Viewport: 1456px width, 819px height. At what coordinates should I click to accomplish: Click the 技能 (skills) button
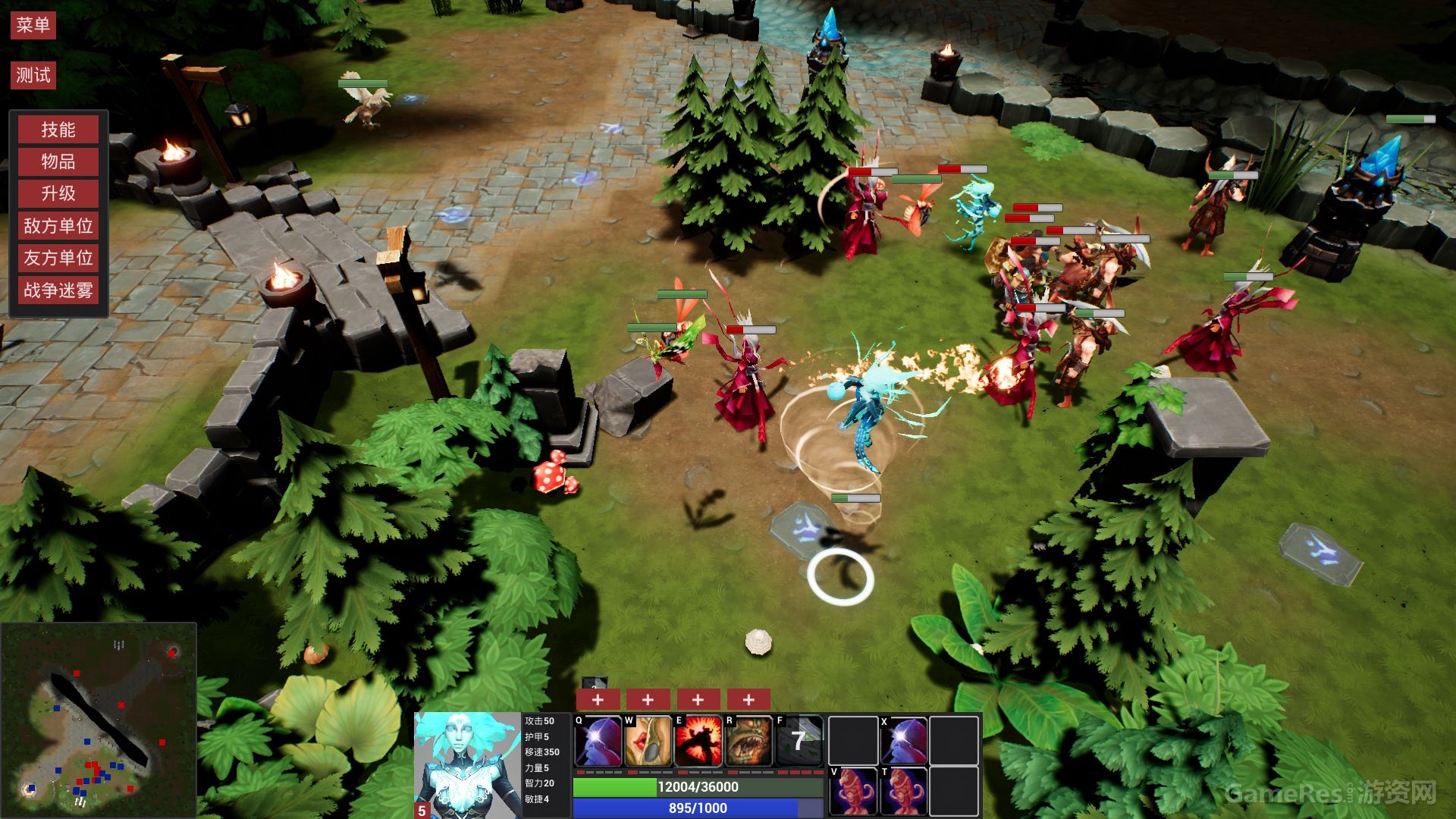coord(58,129)
